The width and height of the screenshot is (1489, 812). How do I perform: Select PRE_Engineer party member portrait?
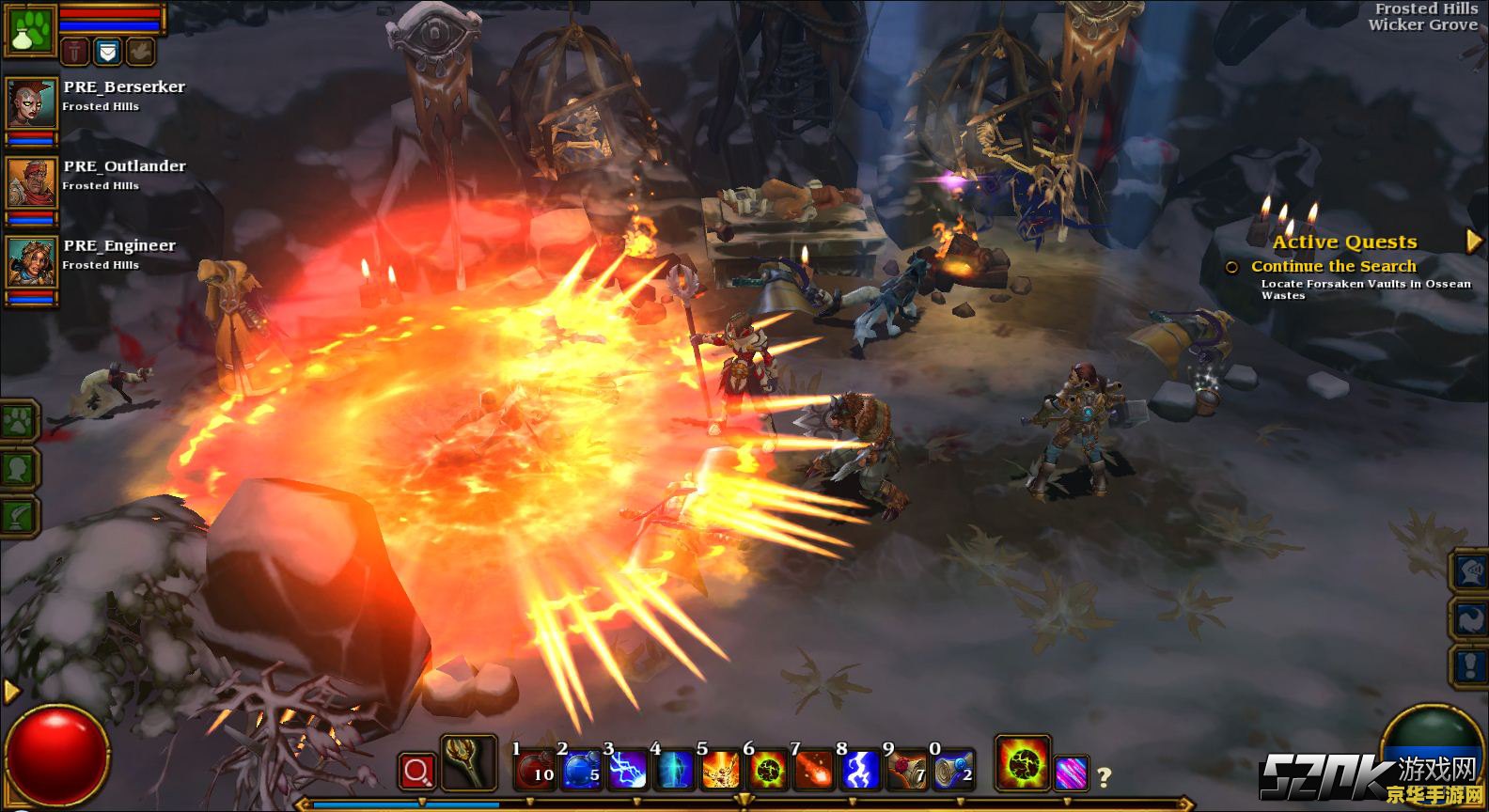pos(31,260)
